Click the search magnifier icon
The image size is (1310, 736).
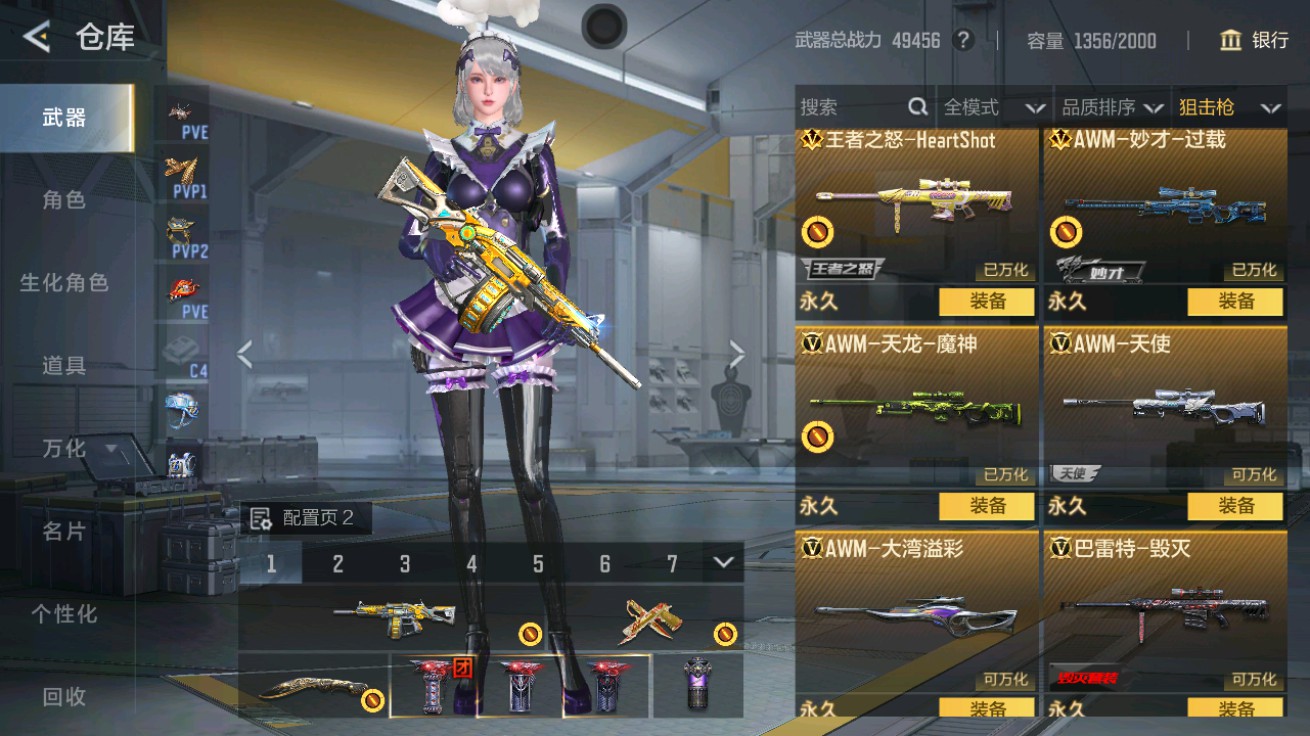[x=916, y=106]
